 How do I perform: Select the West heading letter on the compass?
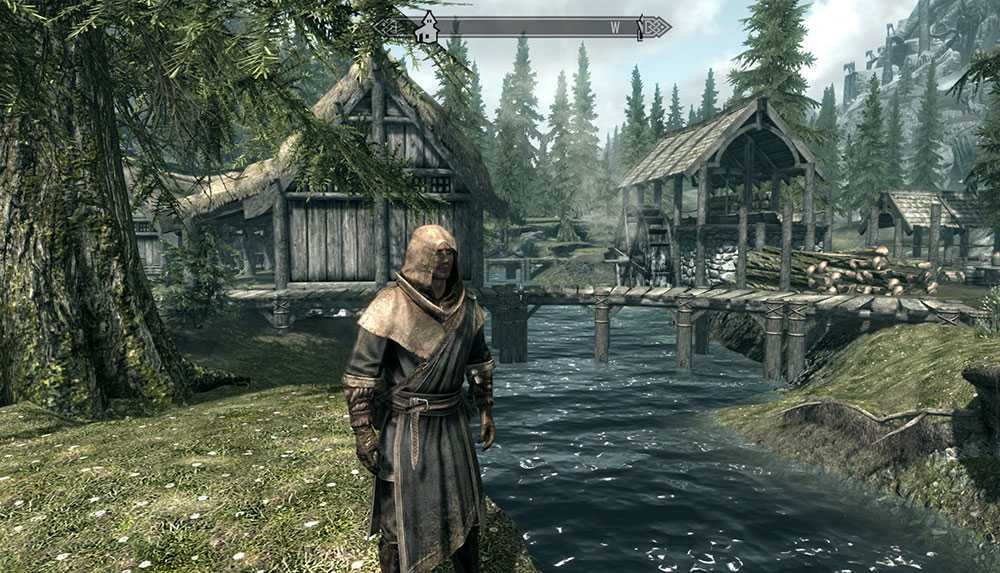(614, 27)
